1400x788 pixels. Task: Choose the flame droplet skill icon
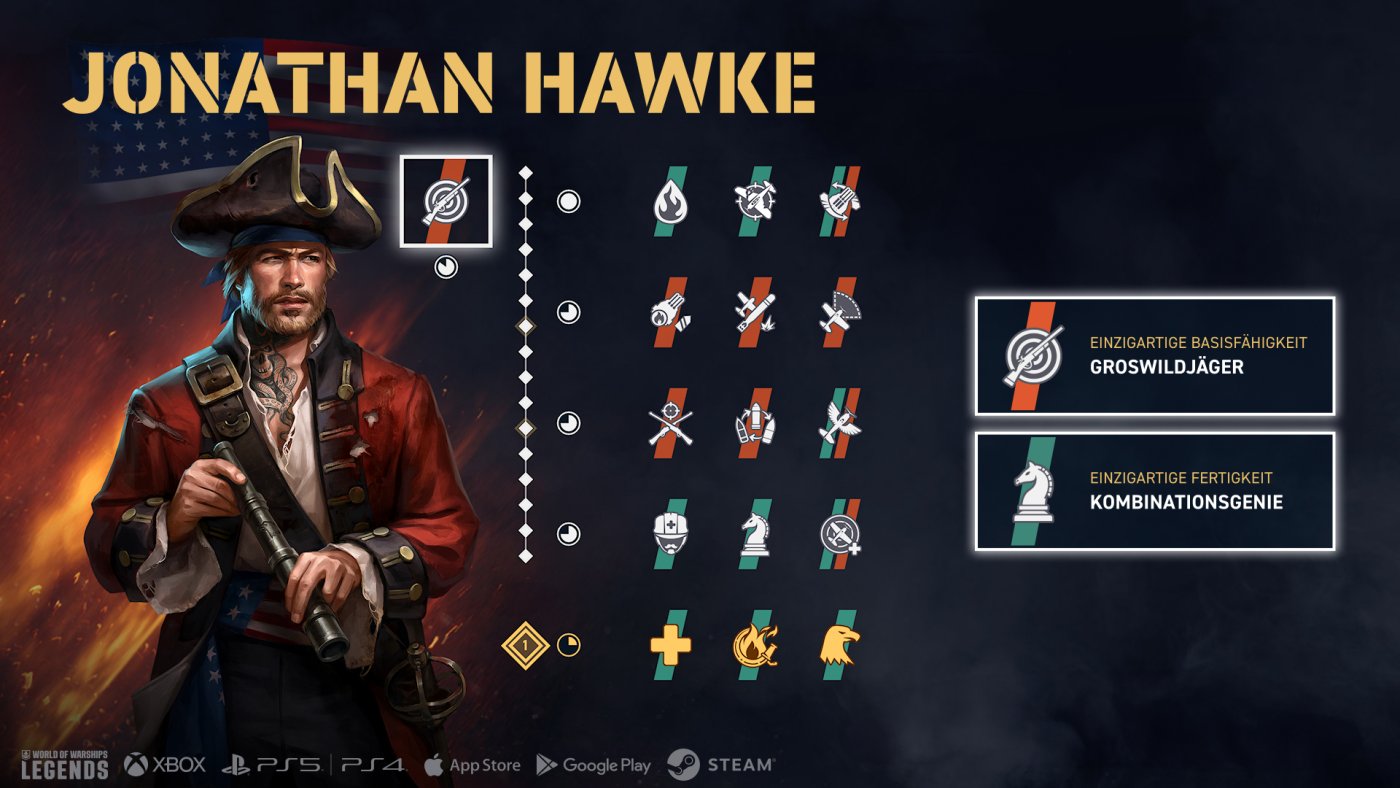pos(670,202)
